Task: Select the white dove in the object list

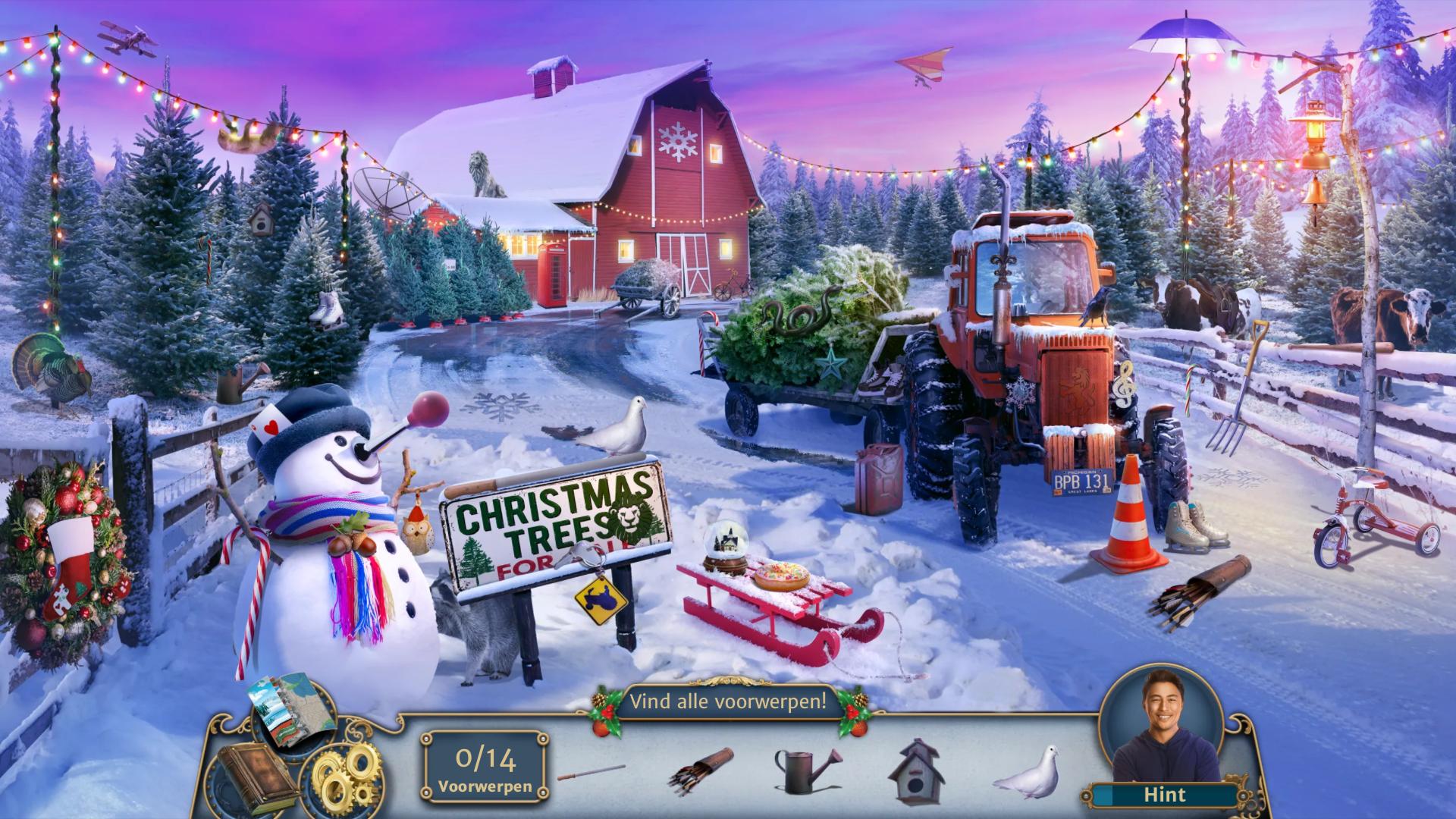Action: click(x=1027, y=773)
